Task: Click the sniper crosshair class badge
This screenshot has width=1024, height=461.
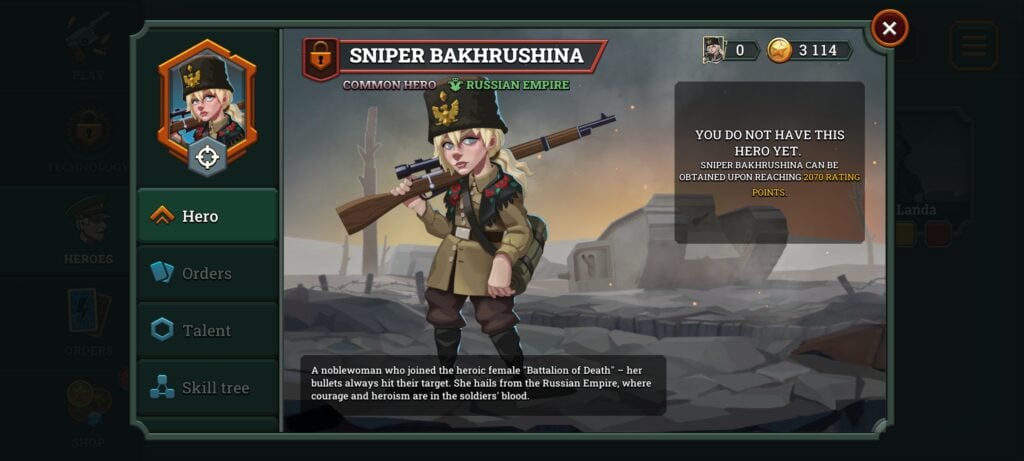Action: tap(207, 157)
